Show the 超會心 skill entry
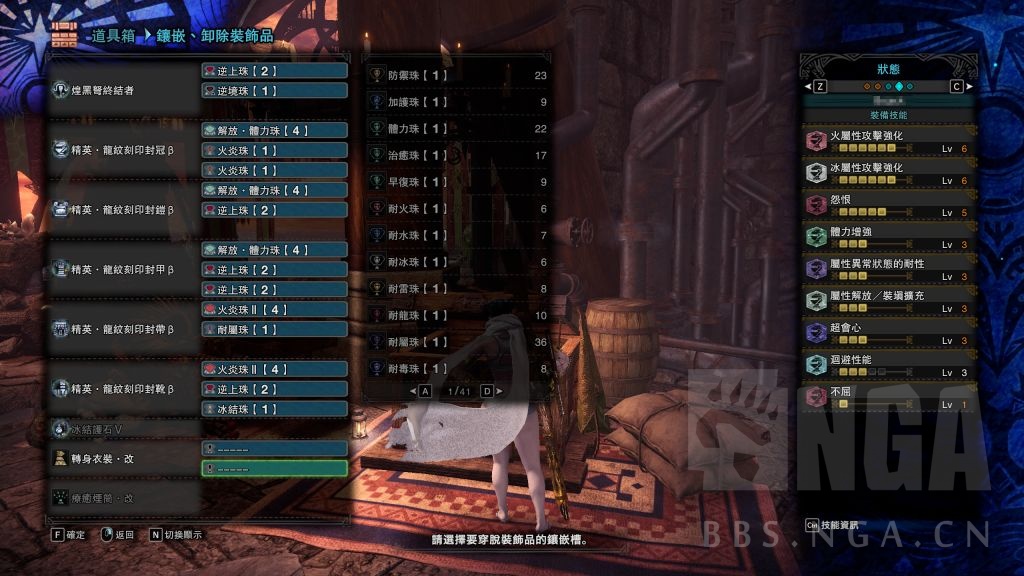1024x576 pixels. (888, 333)
